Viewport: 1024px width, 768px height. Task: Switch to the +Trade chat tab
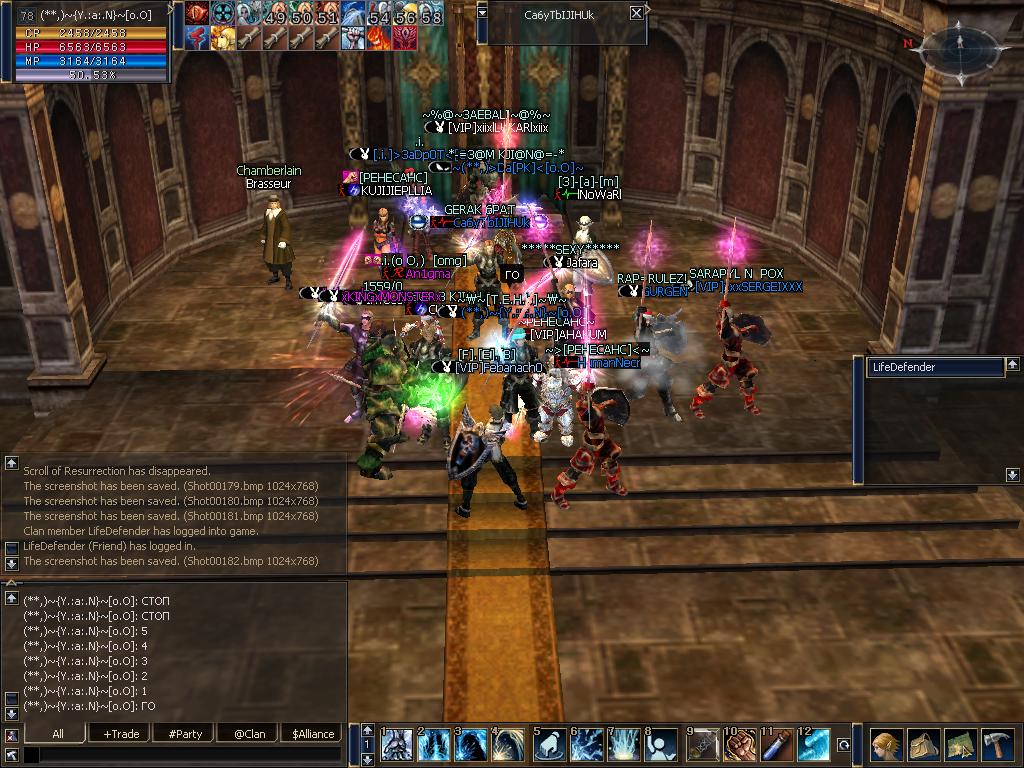pyautogui.click(x=121, y=733)
